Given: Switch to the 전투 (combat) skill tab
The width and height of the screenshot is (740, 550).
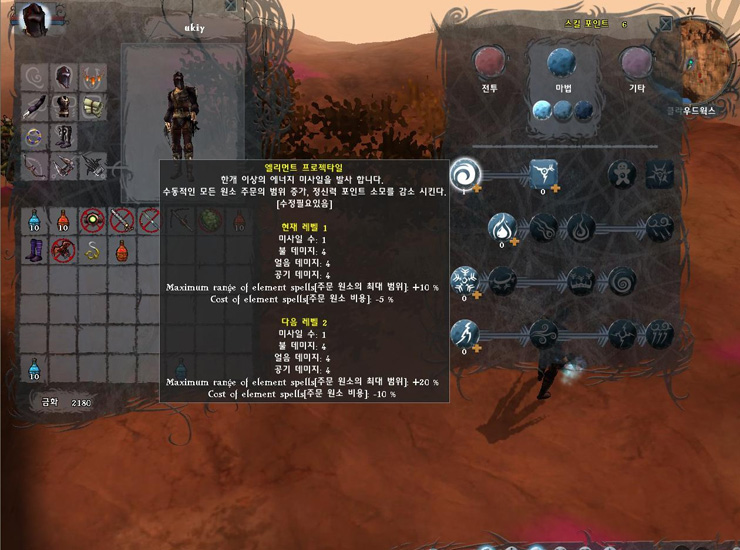Looking at the screenshot, I should coord(490,64).
